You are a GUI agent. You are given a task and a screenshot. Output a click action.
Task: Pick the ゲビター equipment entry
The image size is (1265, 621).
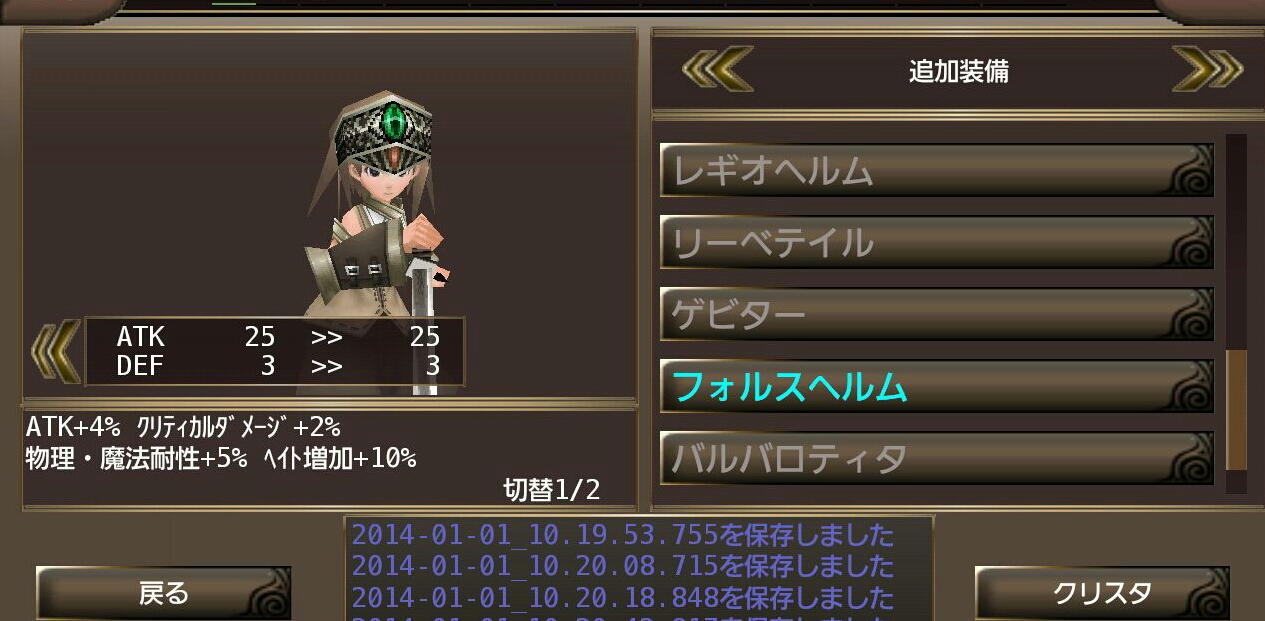936,315
